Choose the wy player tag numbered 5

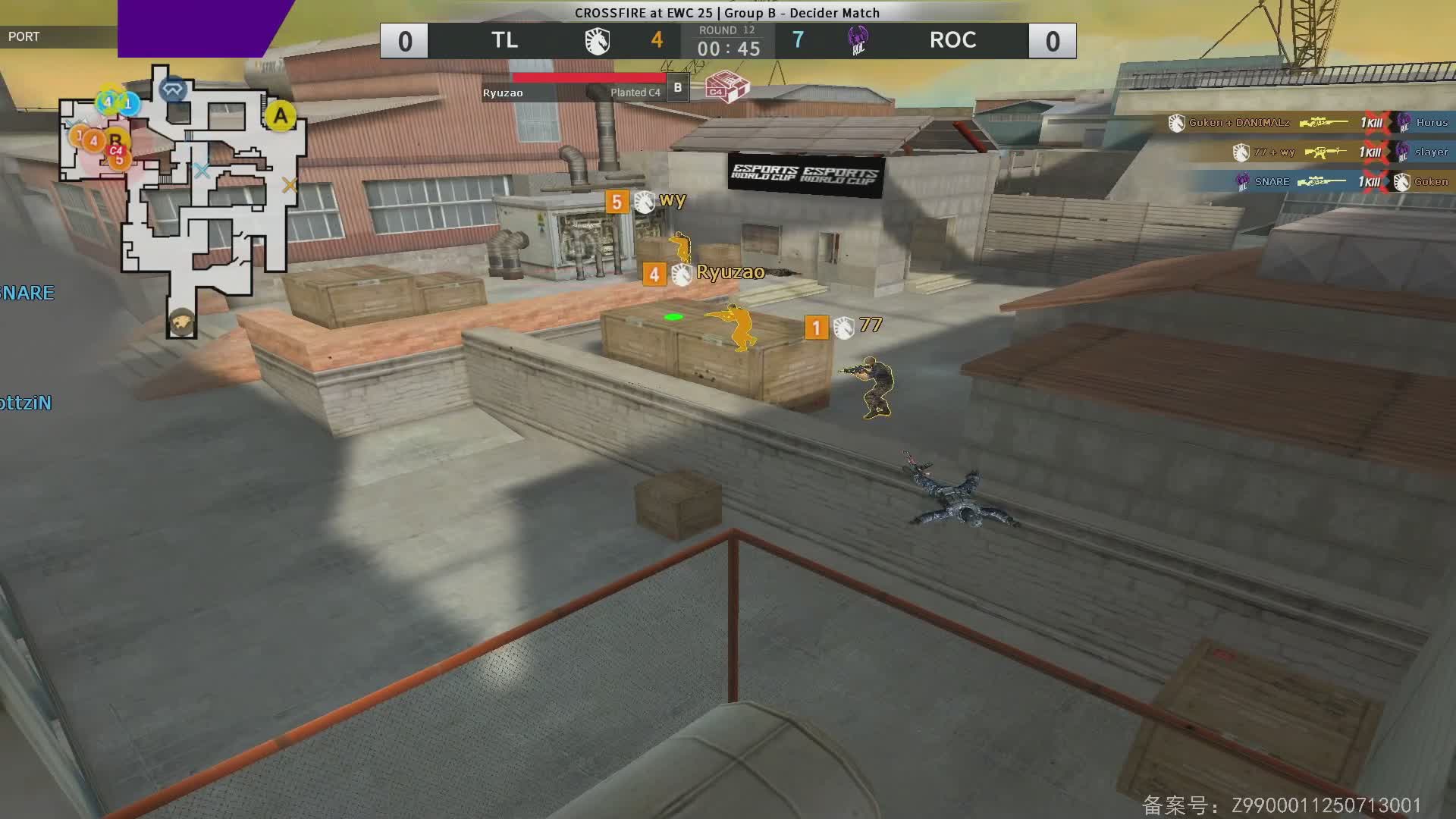tap(646, 202)
